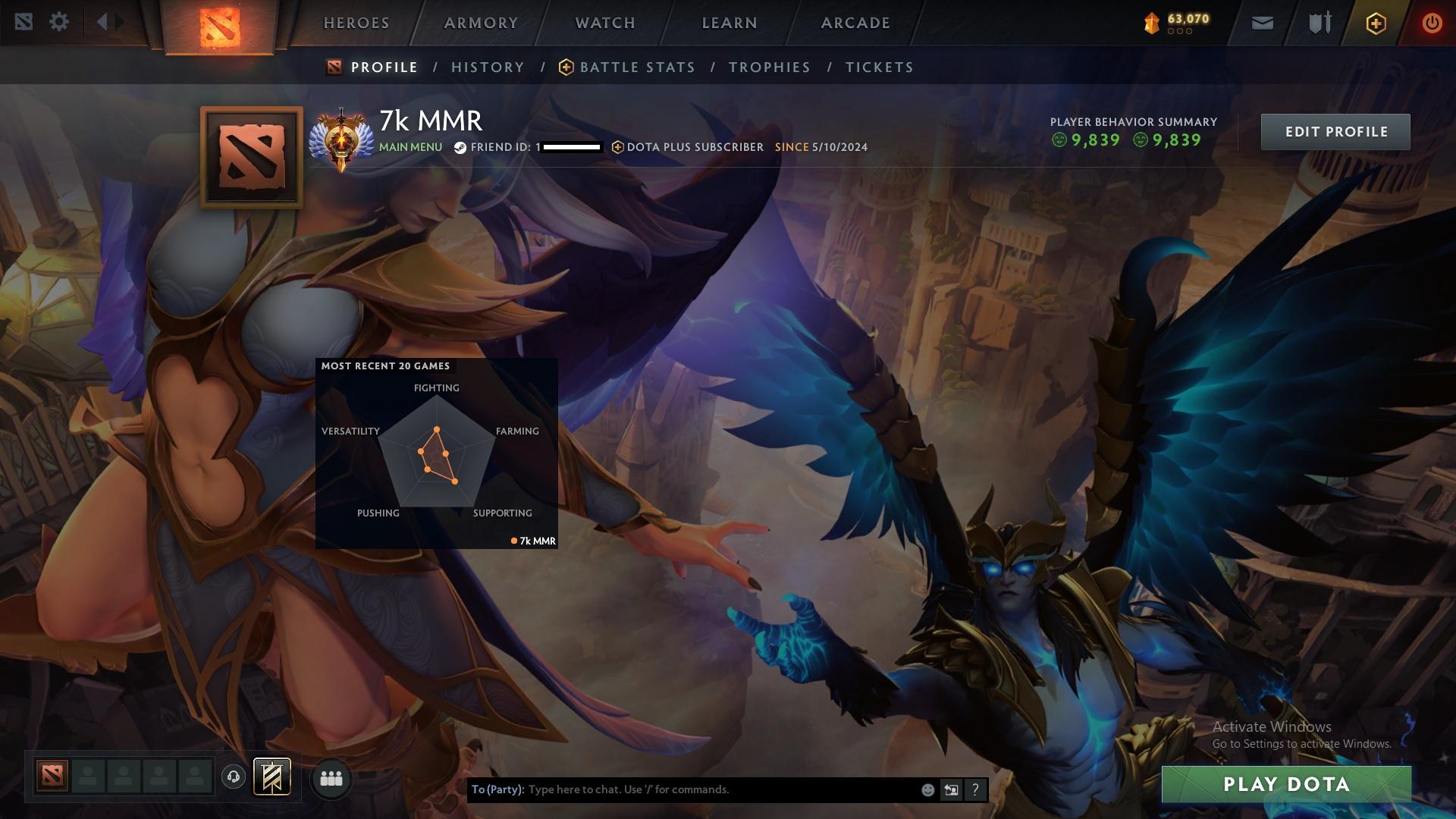Expand the battle pass level dots
This screenshot has width=1456, height=819.
click(x=1178, y=32)
